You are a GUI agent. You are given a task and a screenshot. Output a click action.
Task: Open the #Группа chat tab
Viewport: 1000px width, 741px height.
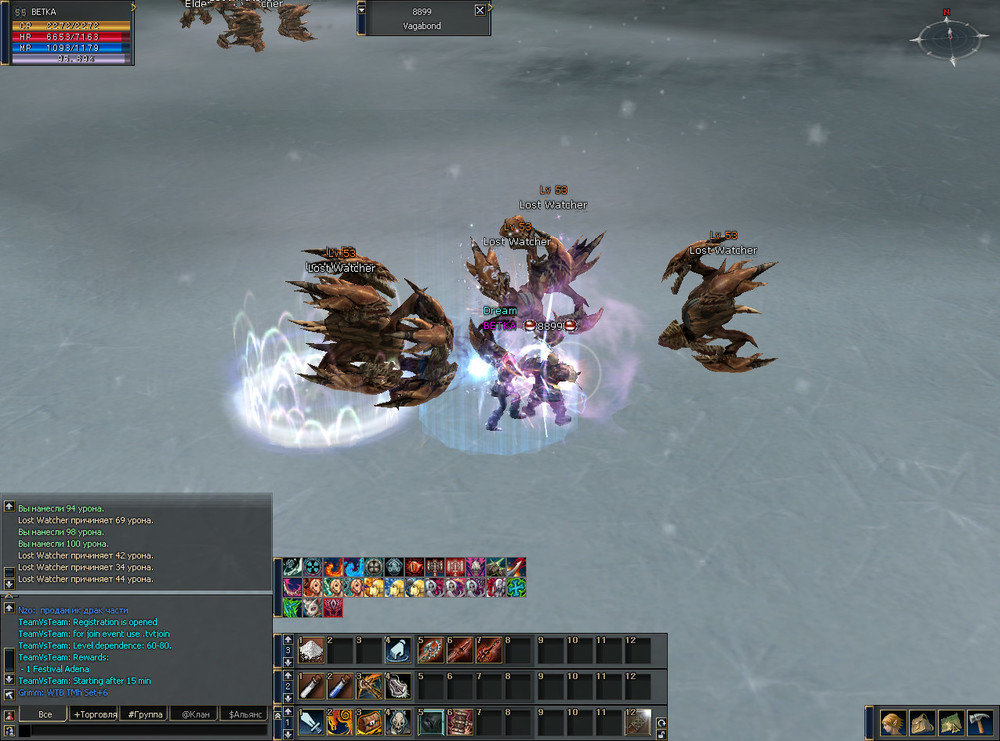click(145, 714)
